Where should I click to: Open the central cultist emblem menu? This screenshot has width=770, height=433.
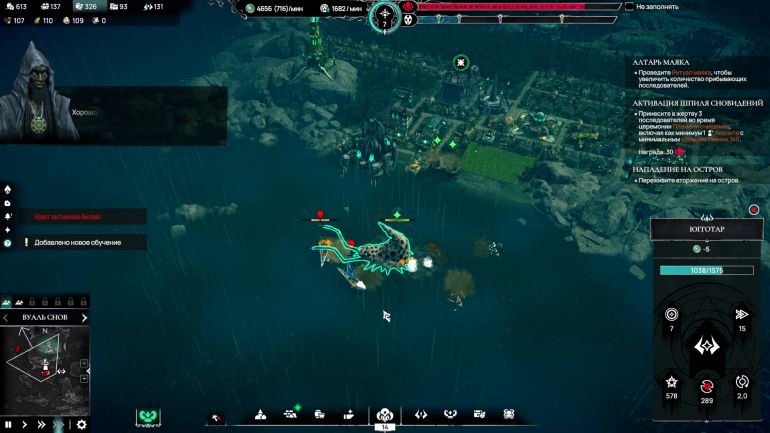coord(384,415)
